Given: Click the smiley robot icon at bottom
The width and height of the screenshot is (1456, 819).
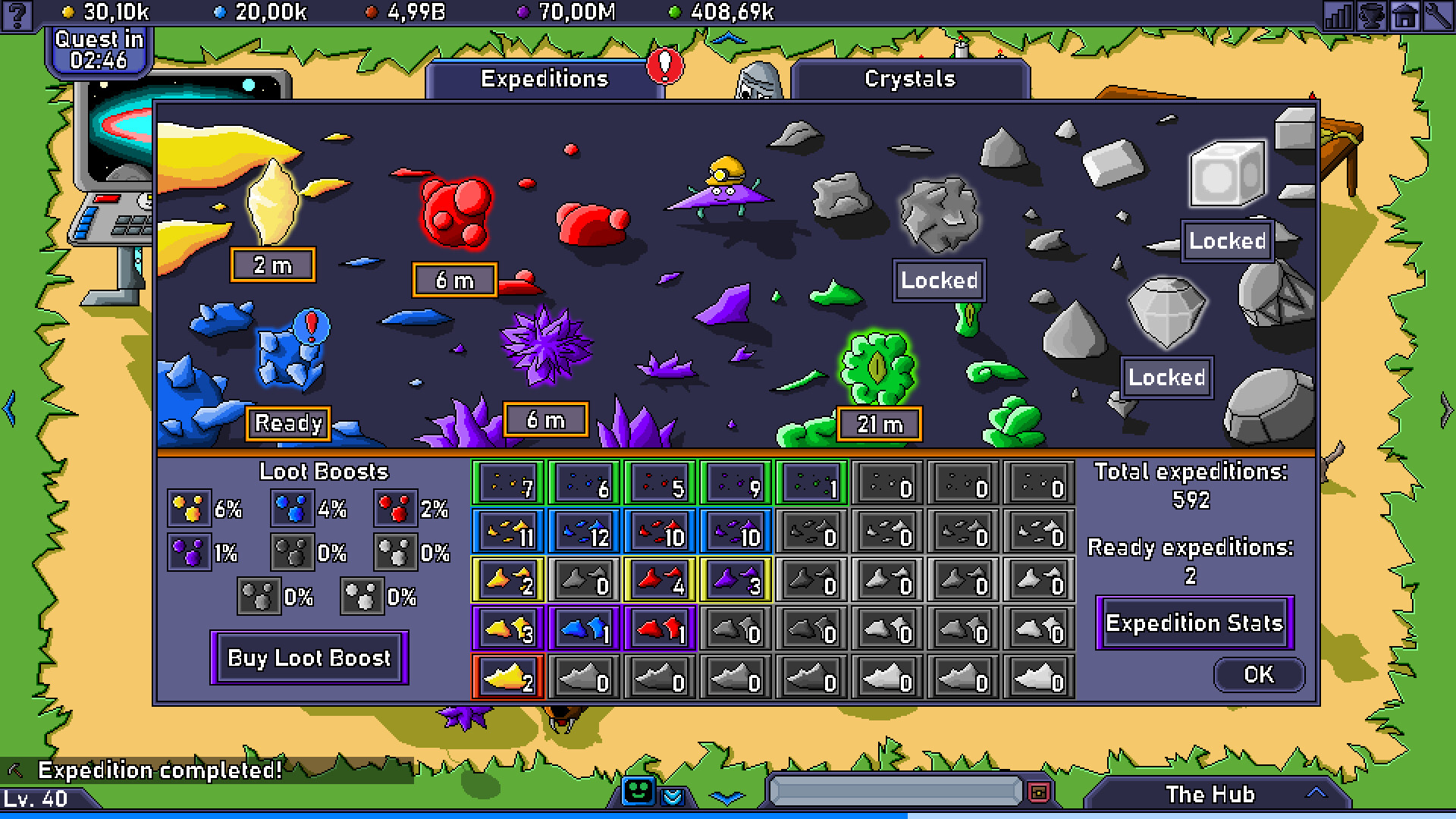Looking at the screenshot, I should (639, 792).
